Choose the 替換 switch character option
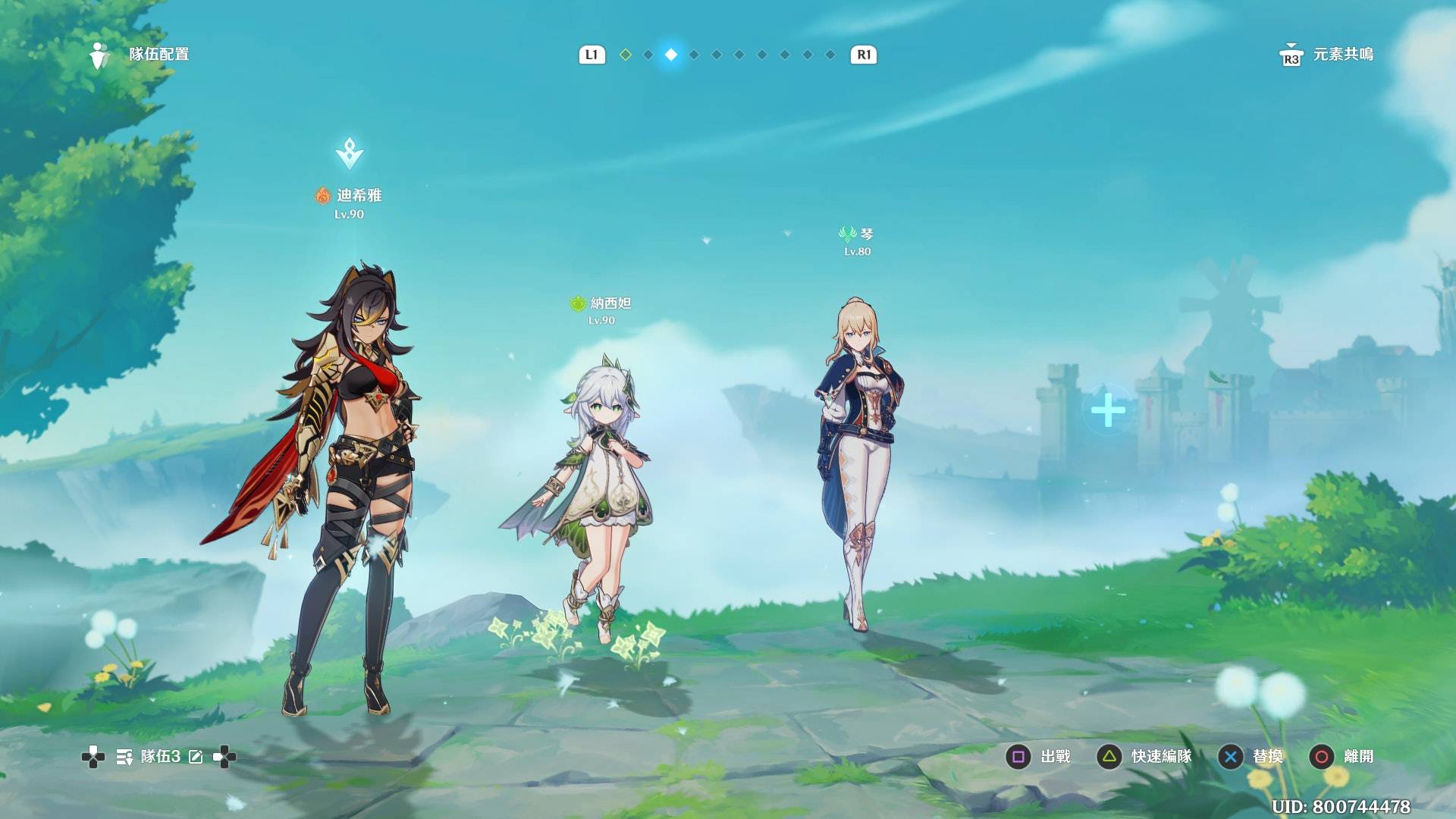Image resolution: width=1456 pixels, height=819 pixels. pyautogui.click(x=1250, y=757)
